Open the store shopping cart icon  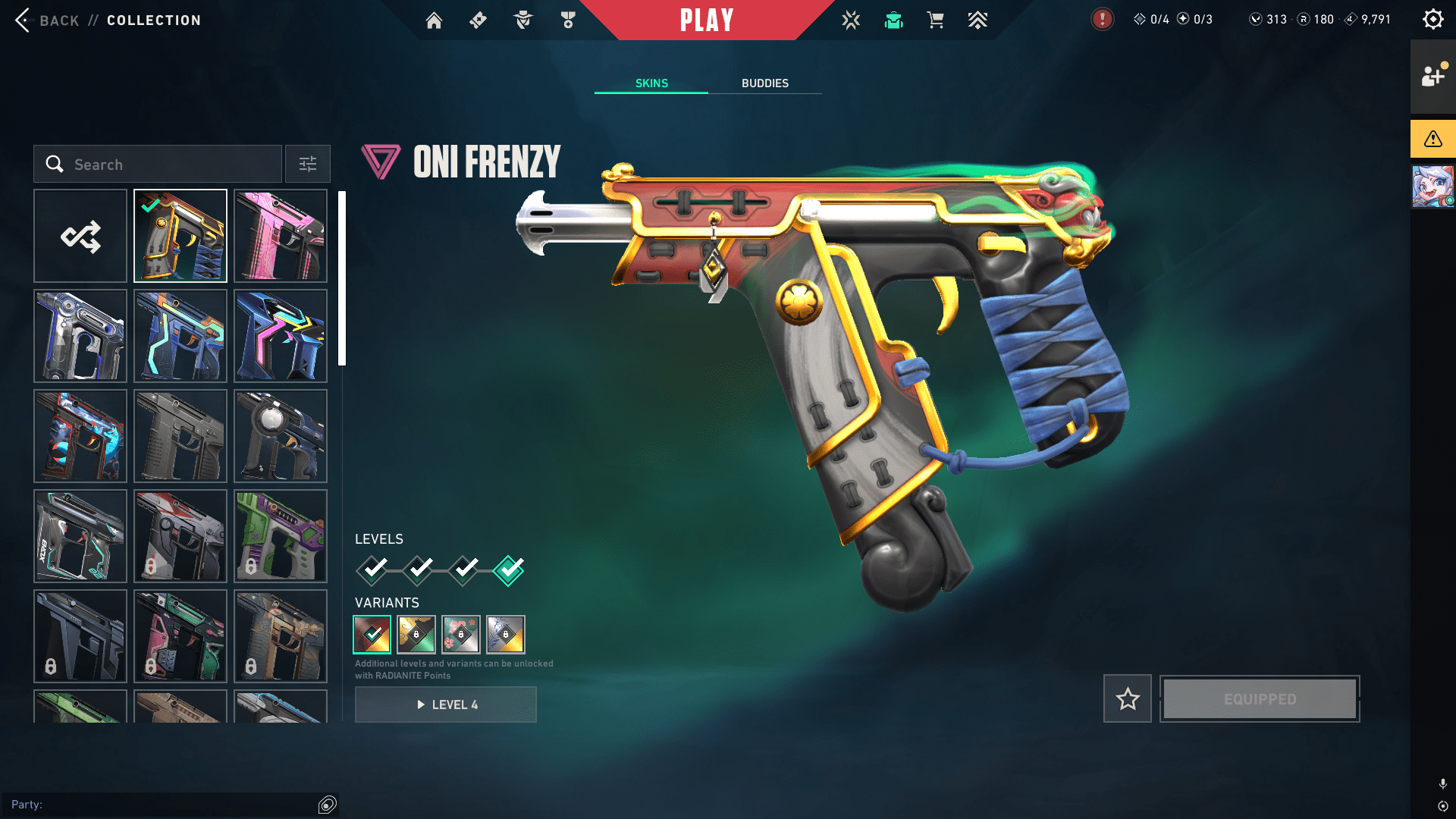[x=935, y=20]
